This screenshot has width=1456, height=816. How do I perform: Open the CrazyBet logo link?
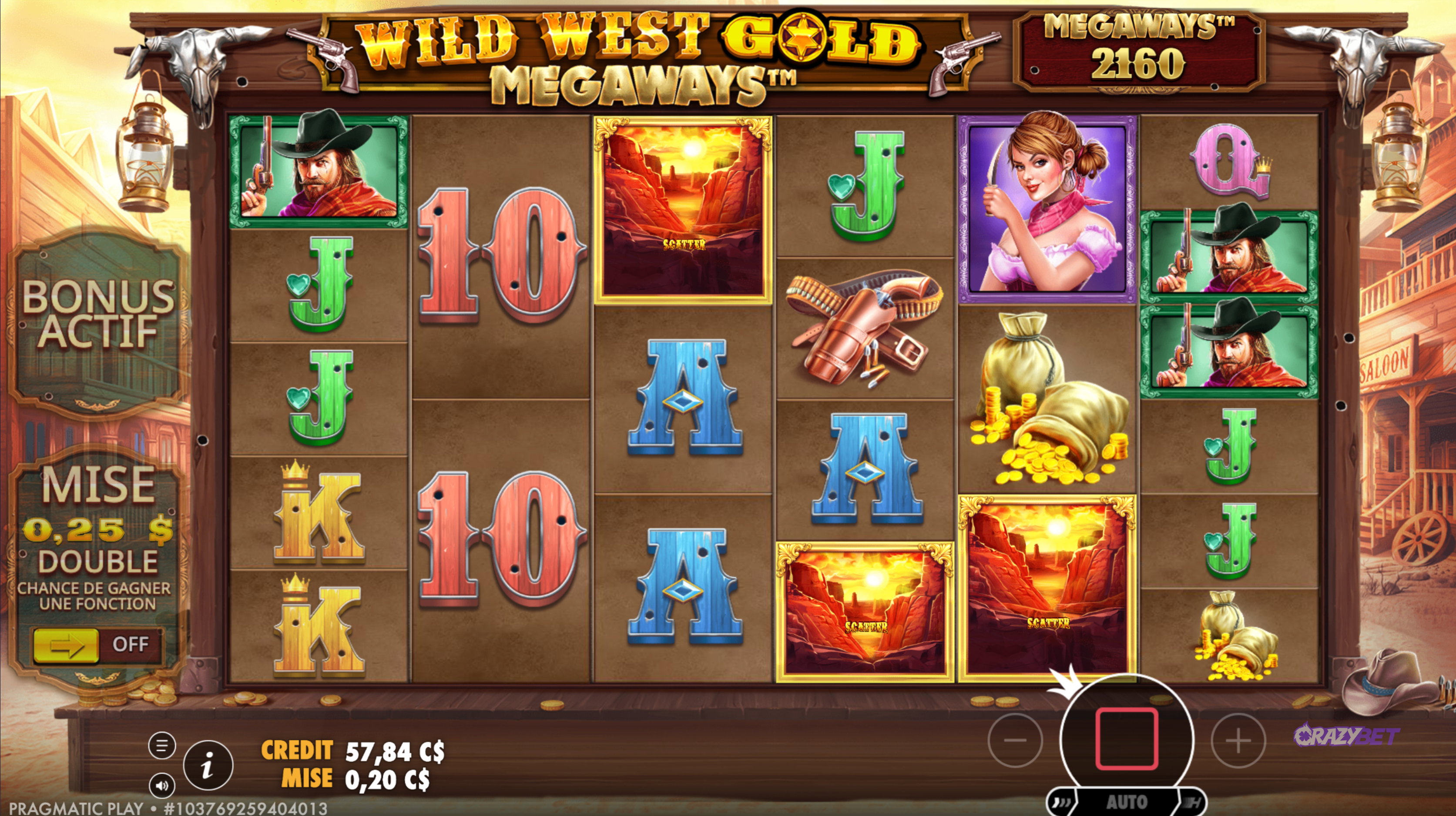coord(1346,736)
